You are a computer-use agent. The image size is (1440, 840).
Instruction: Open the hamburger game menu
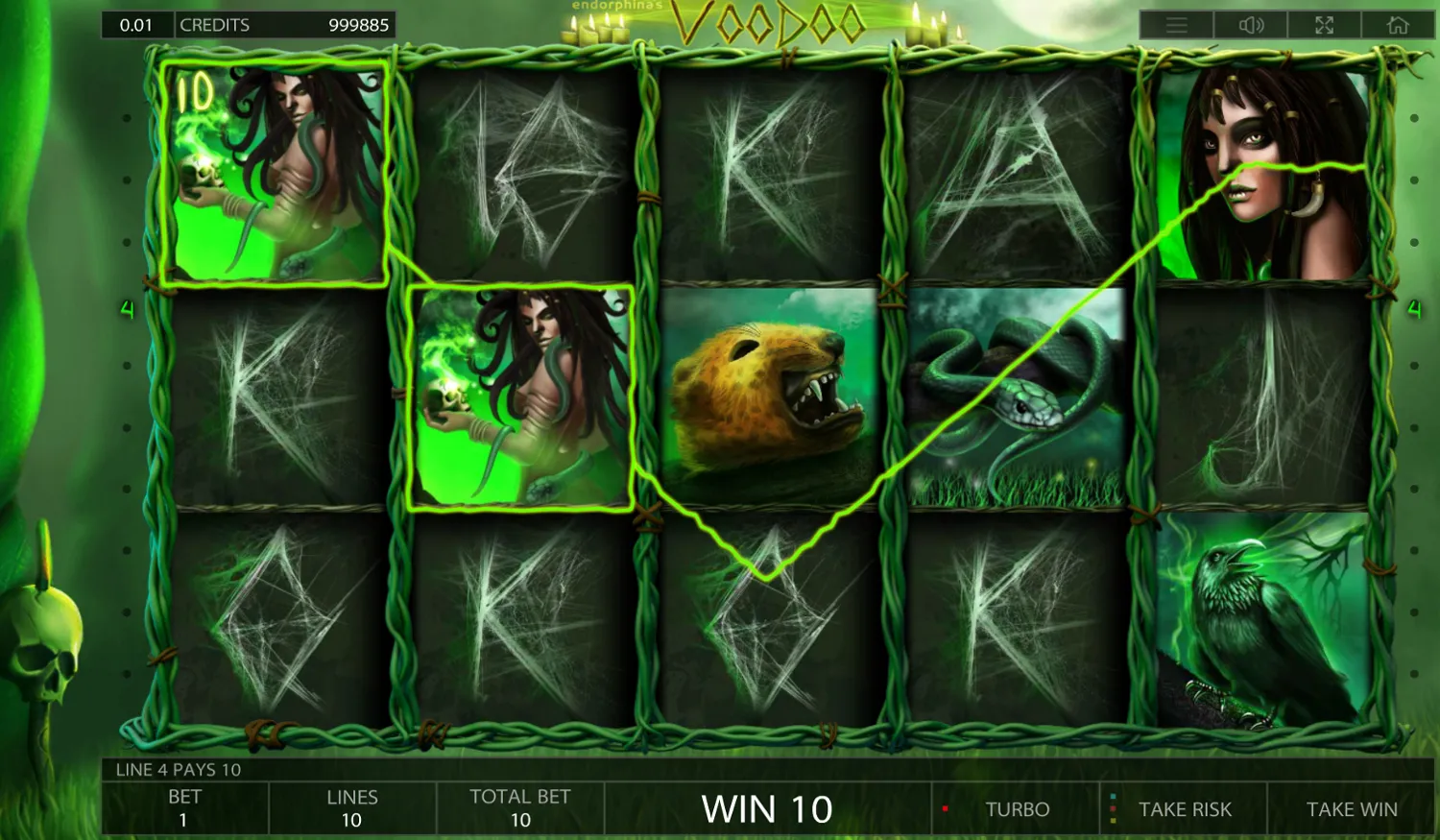[1175, 25]
